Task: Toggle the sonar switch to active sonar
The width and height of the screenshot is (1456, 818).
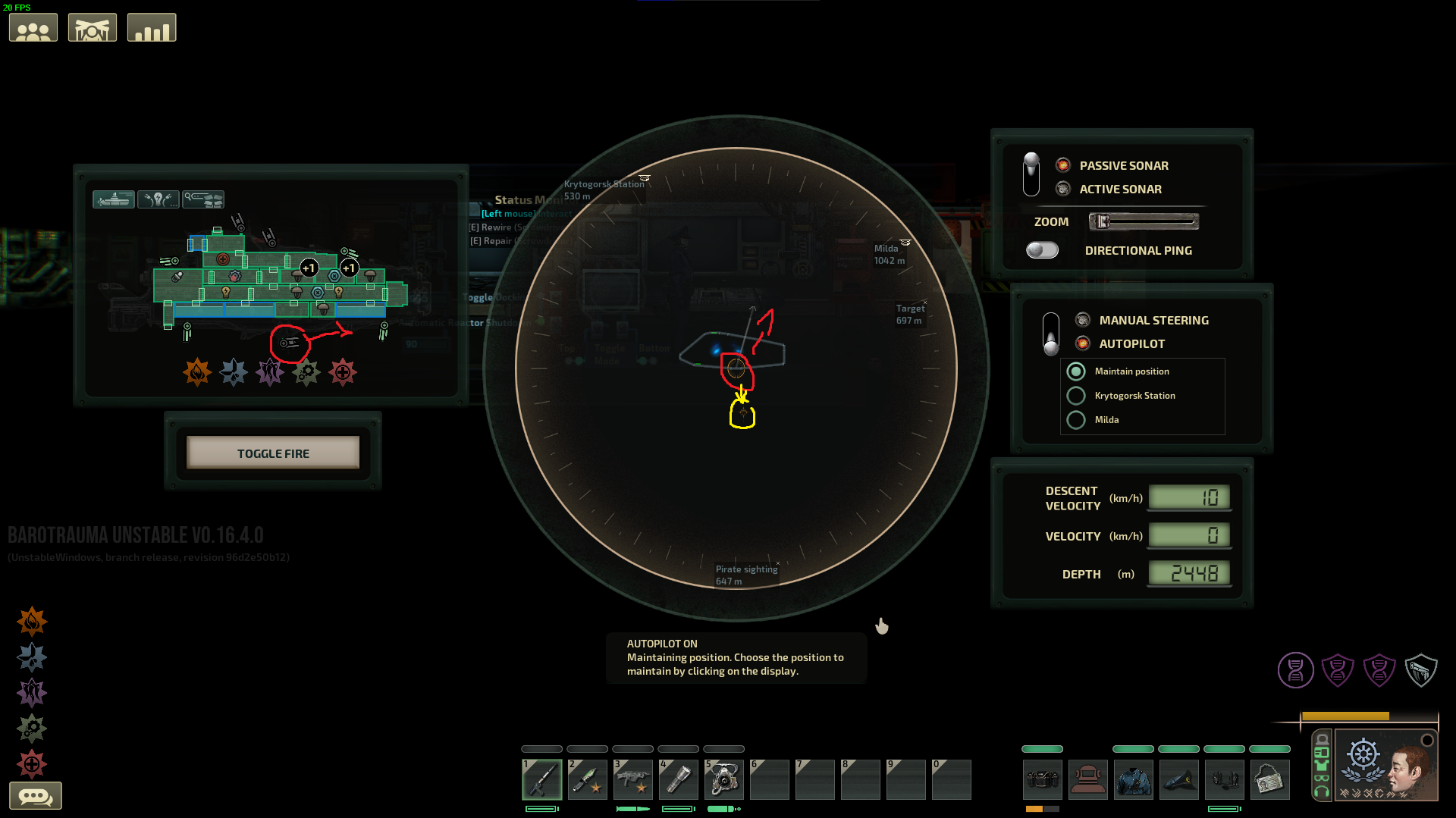Action: tap(1031, 182)
